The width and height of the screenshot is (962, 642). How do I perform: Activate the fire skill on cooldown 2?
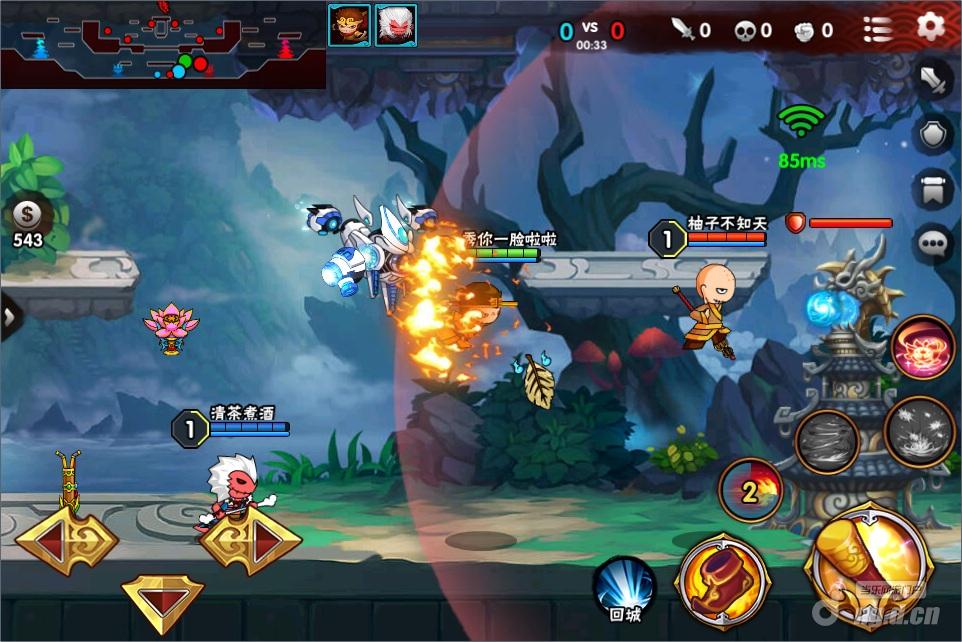click(750, 491)
